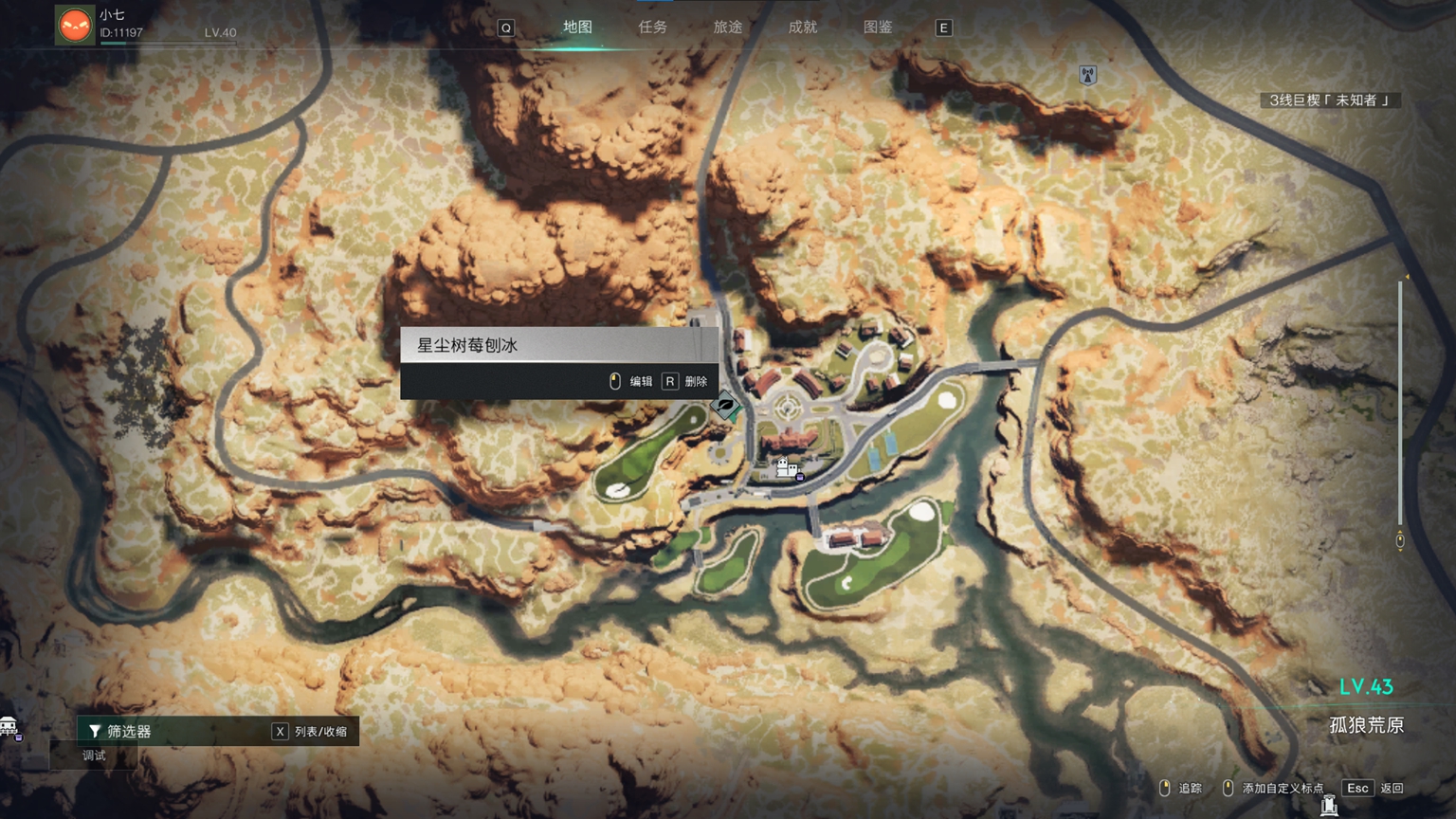
Task: Select the 地图 tab
Action: click(x=577, y=27)
